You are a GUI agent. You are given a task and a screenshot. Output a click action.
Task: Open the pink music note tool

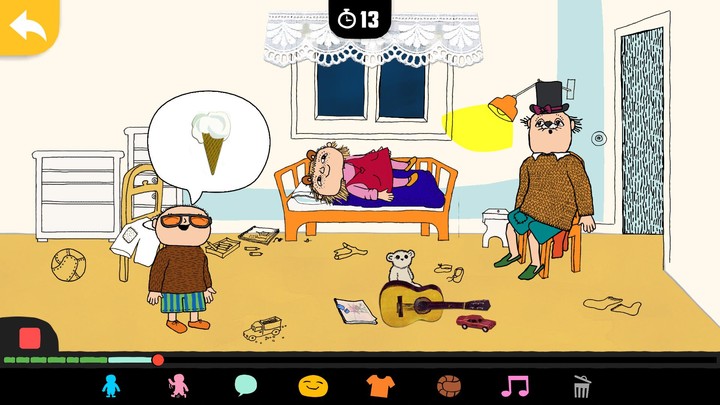point(515,385)
